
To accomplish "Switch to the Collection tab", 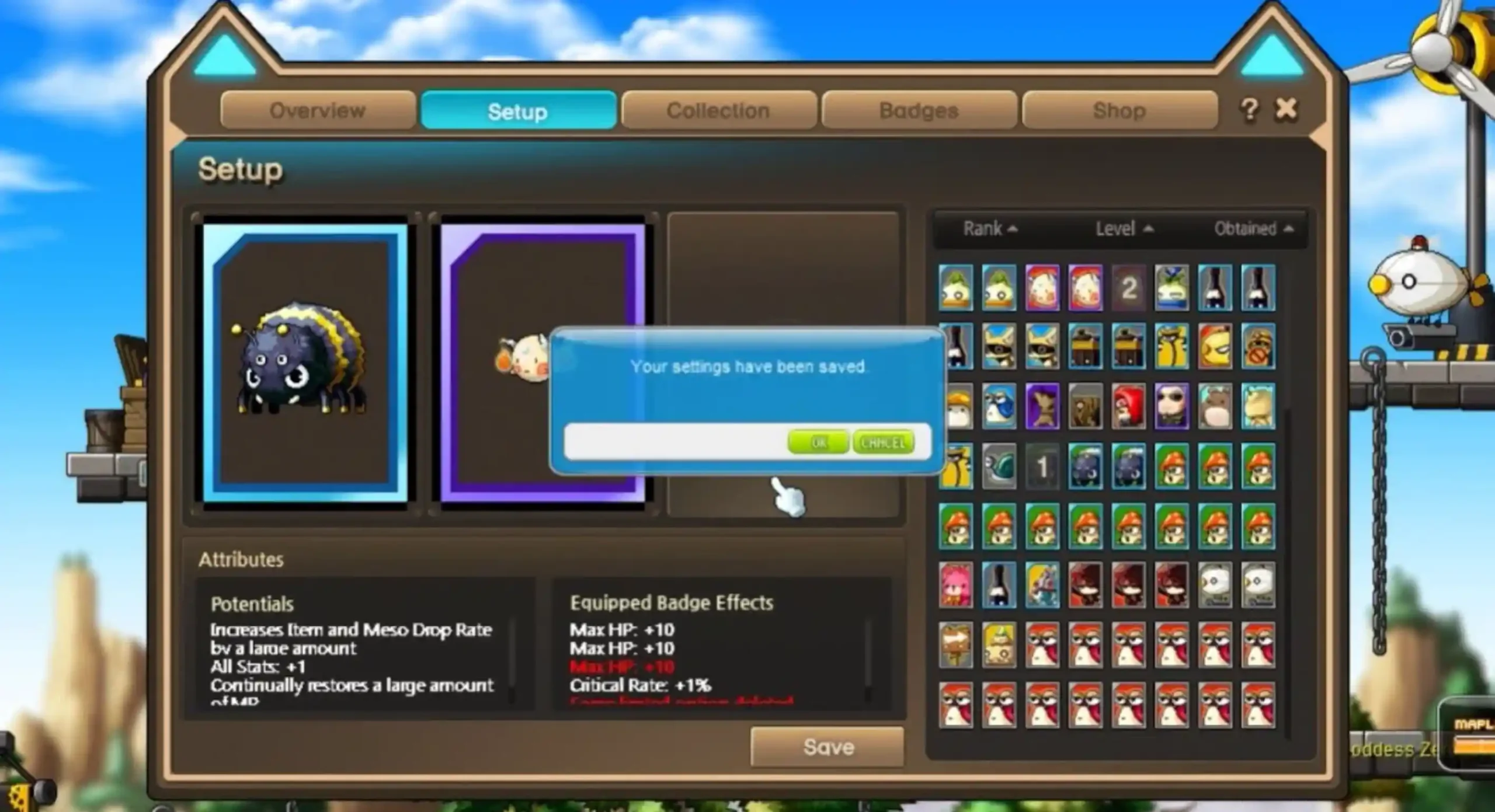I will point(718,110).
